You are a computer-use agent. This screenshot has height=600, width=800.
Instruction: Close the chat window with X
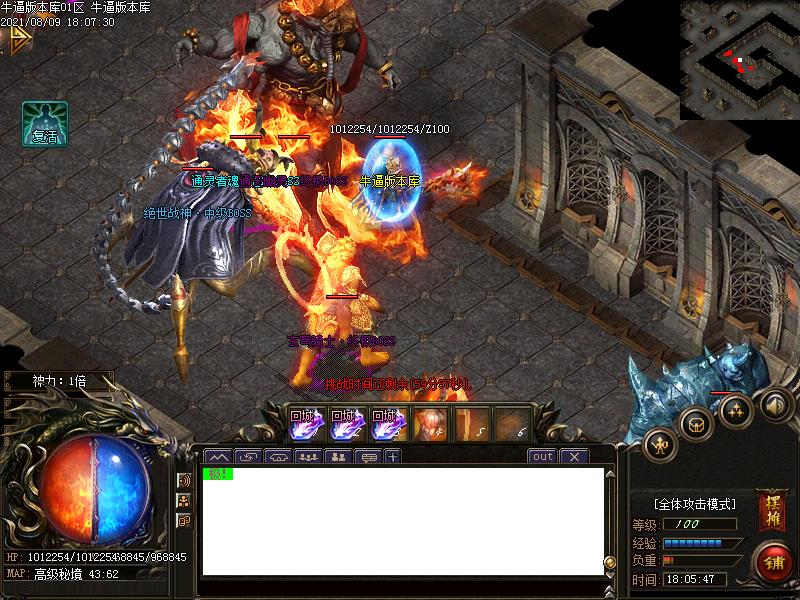(573, 456)
